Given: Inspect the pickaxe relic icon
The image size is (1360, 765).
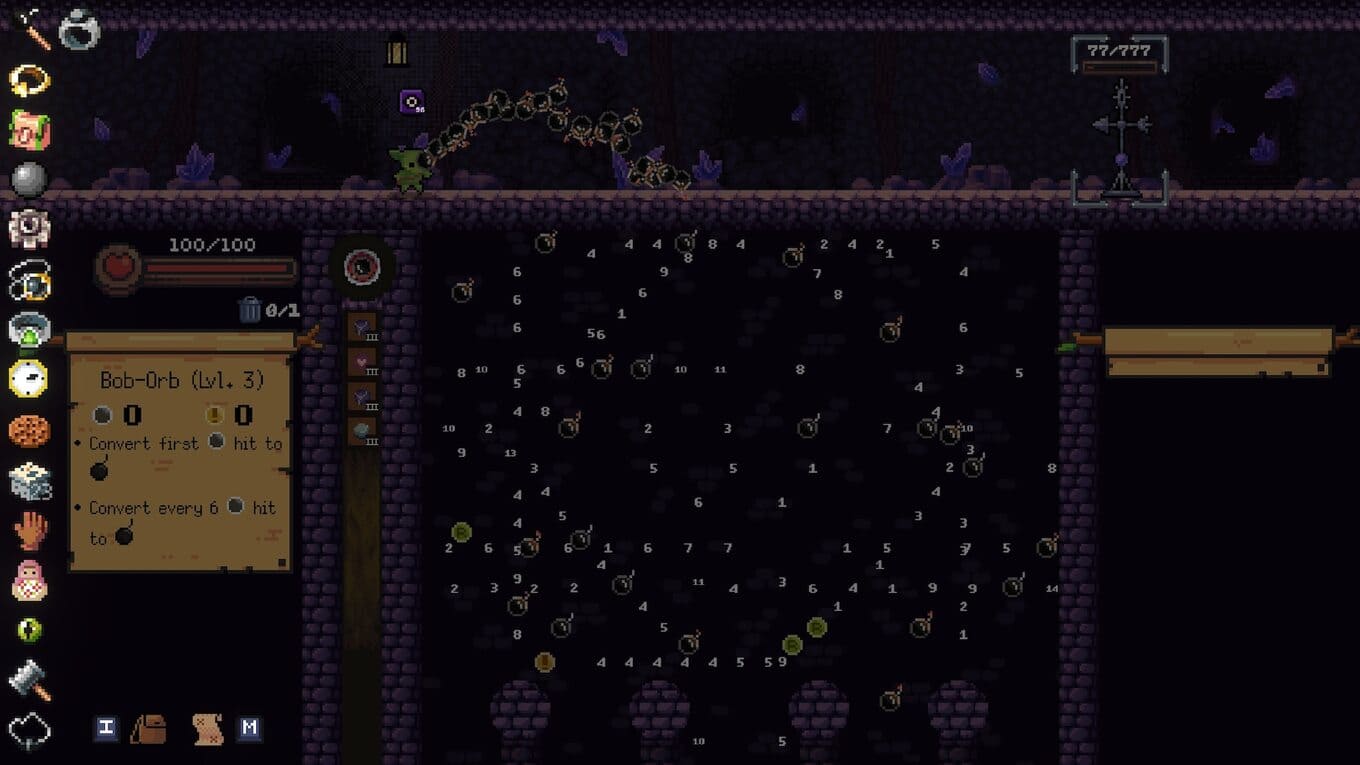Looking at the screenshot, I should pyautogui.click(x=29, y=27).
